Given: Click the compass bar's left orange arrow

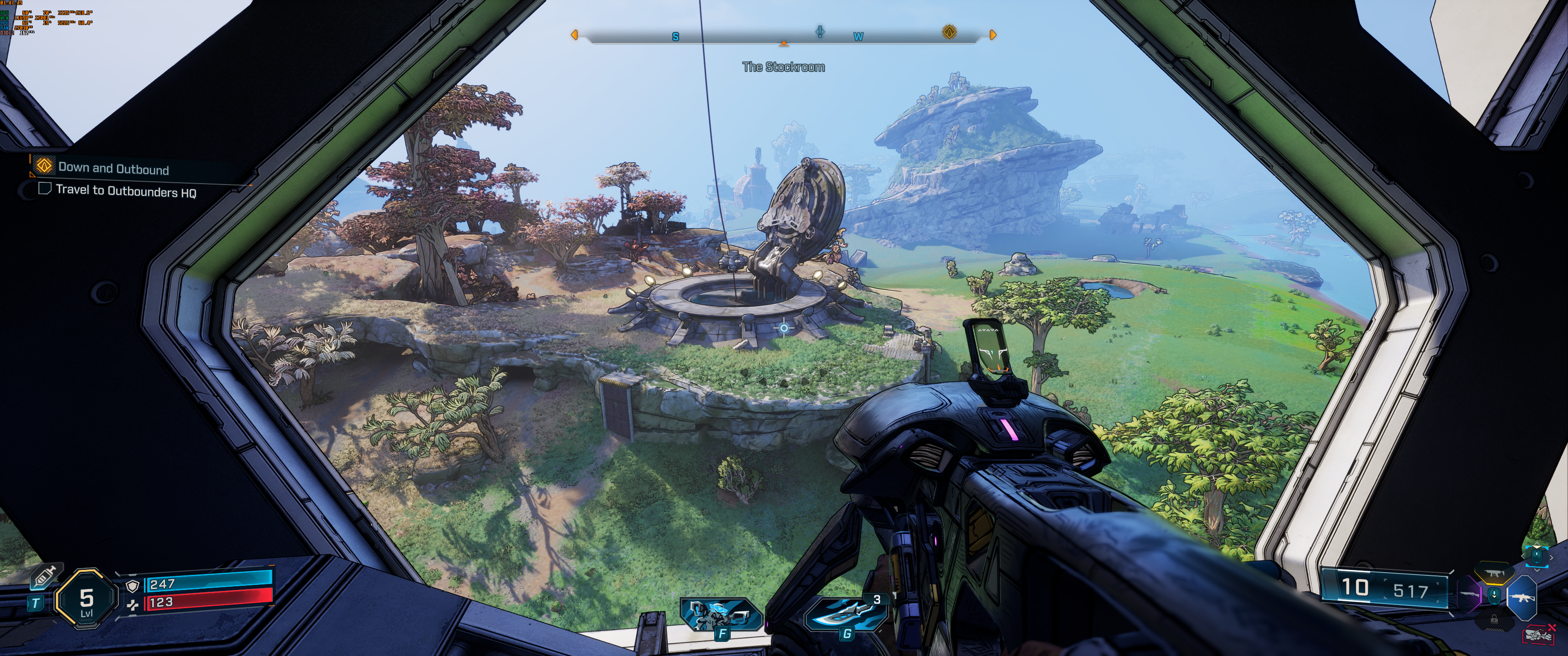Looking at the screenshot, I should (574, 35).
